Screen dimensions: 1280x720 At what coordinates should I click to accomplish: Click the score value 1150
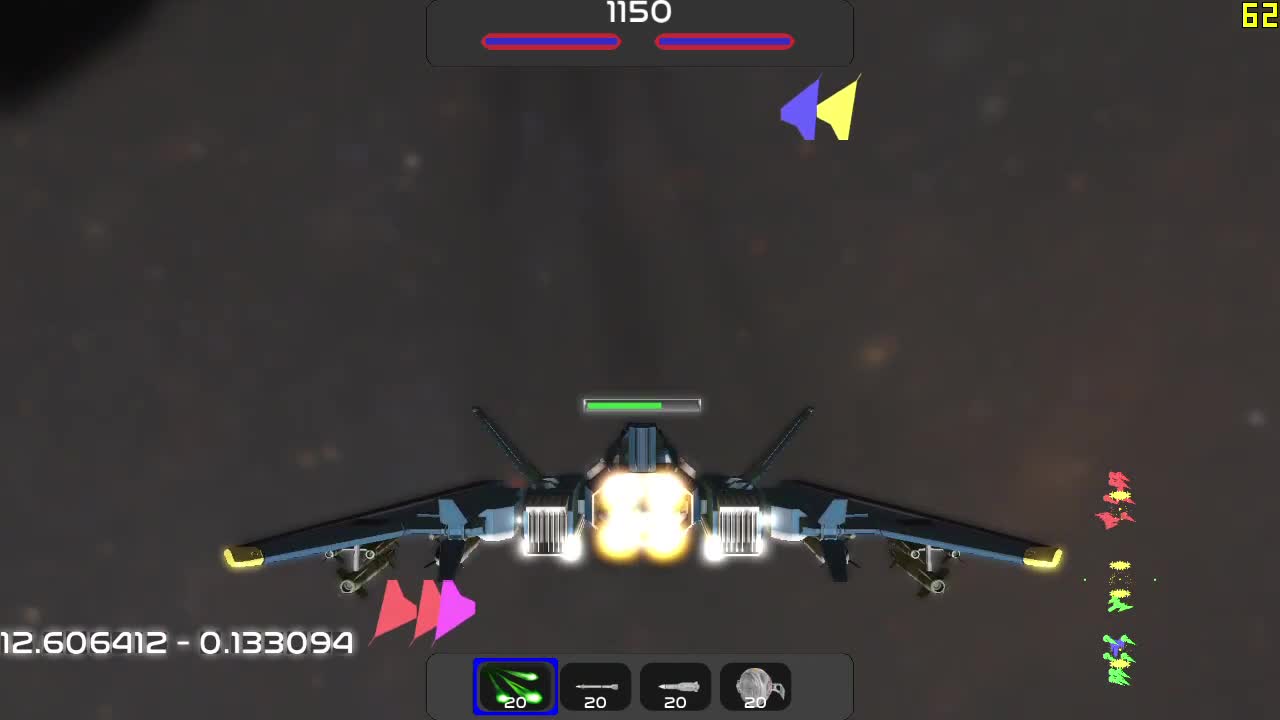(639, 13)
